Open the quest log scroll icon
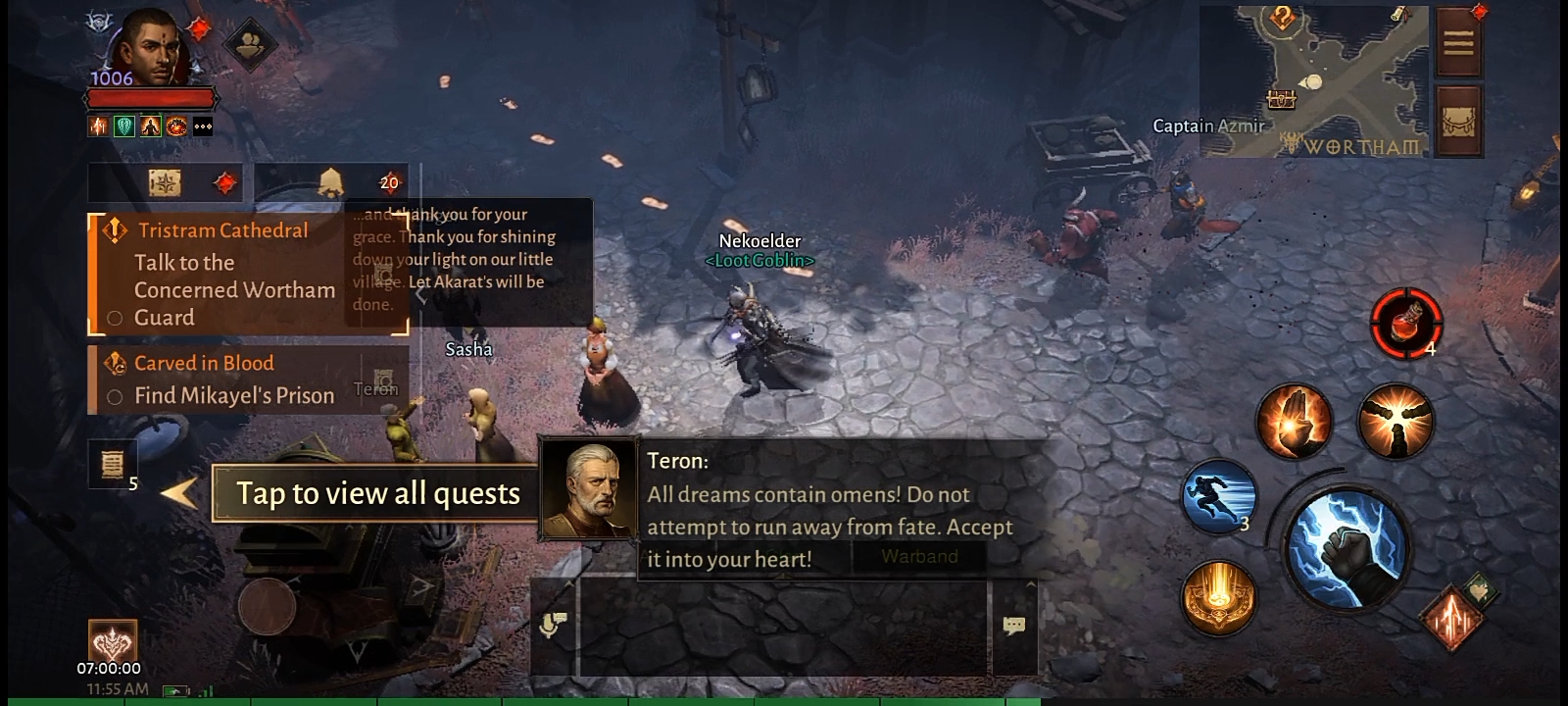The width and height of the screenshot is (1568, 706). (x=112, y=463)
